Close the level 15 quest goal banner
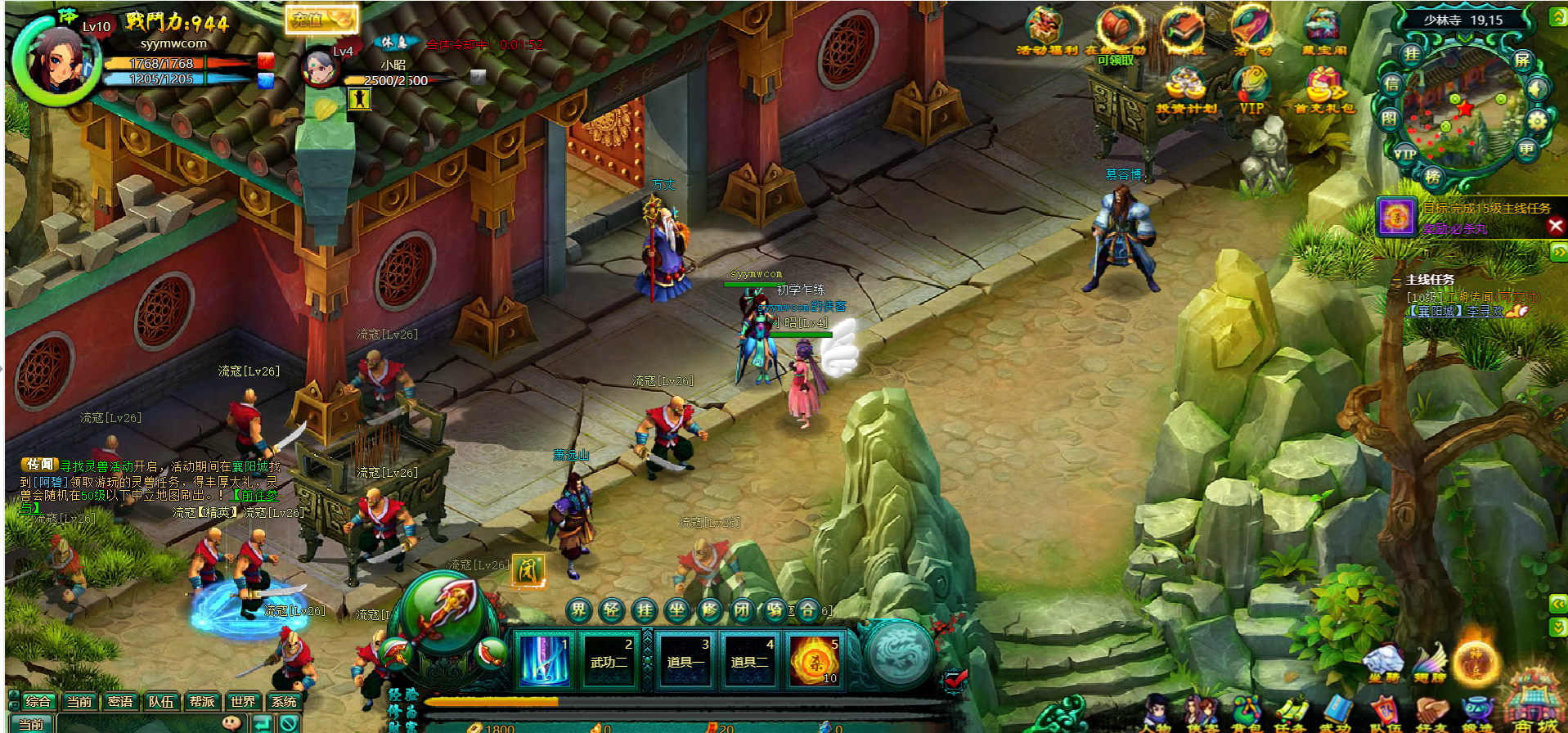The width and height of the screenshot is (1568, 733). pyautogui.click(x=1556, y=227)
